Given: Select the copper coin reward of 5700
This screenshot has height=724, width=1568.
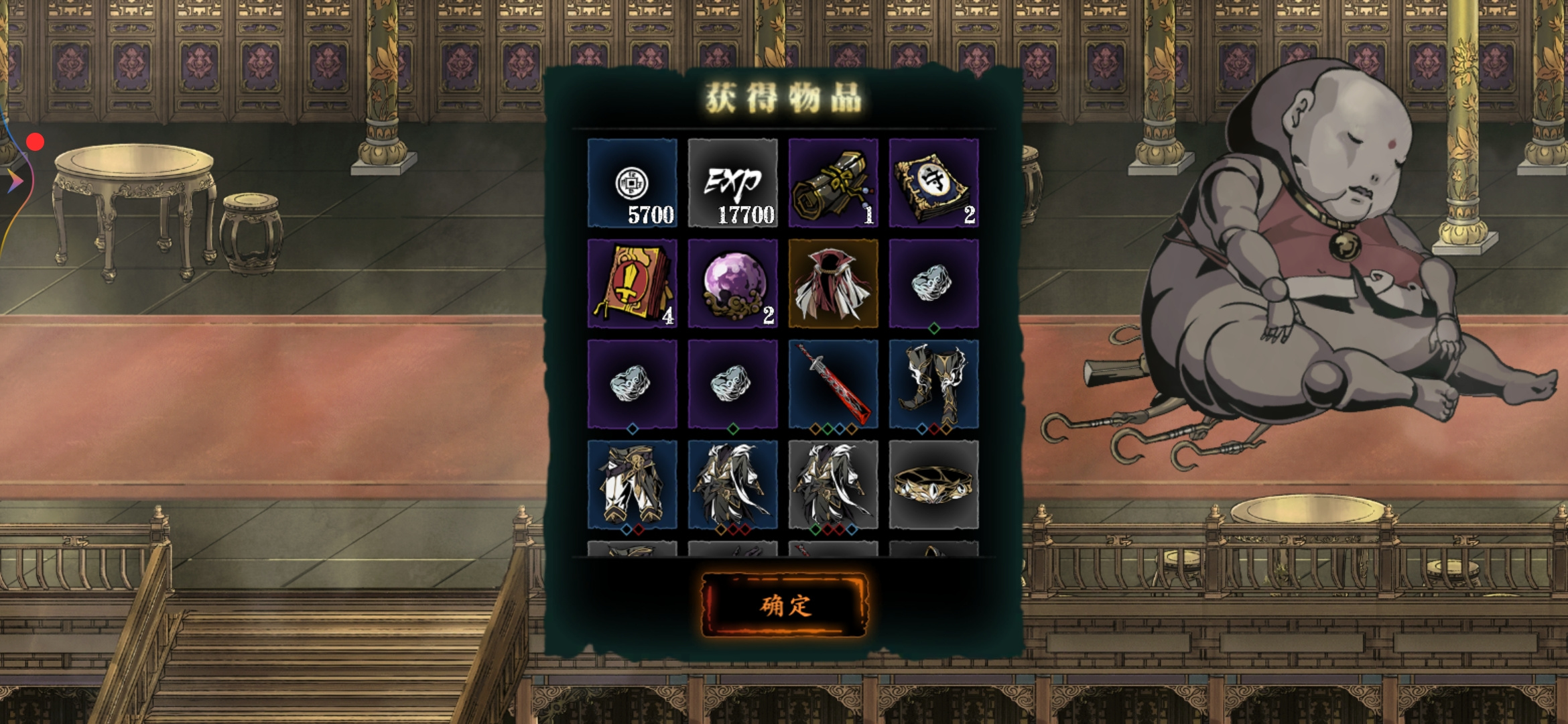Looking at the screenshot, I should (x=632, y=183).
